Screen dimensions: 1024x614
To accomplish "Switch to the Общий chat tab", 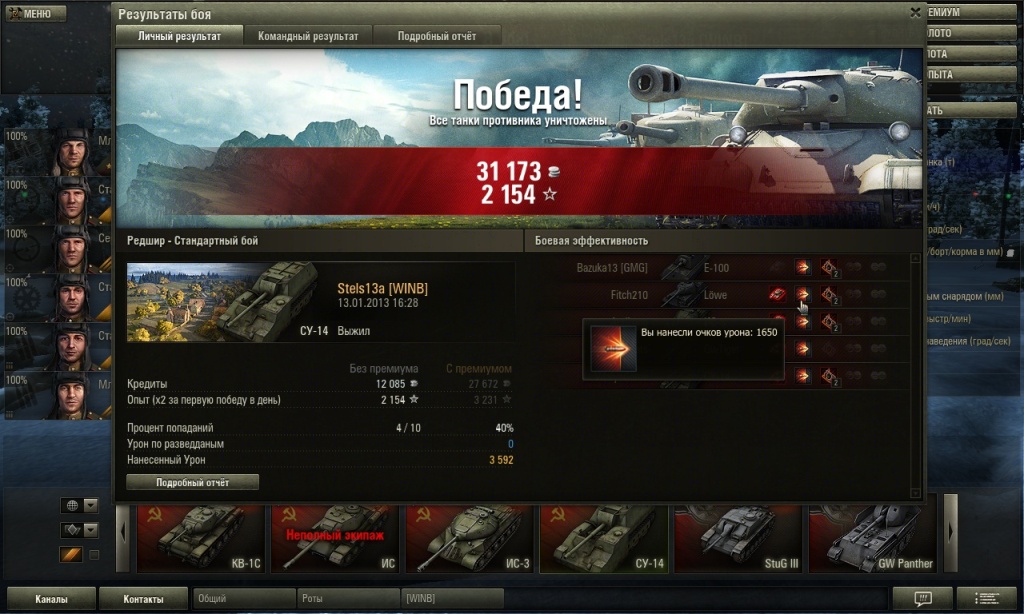I will 244,598.
